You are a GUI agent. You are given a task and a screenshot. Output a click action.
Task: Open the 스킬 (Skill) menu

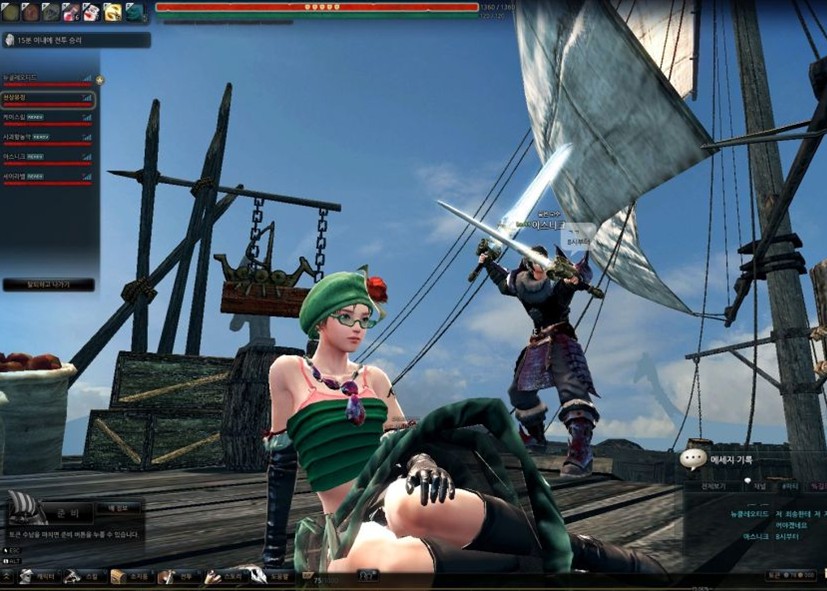point(84,577)
